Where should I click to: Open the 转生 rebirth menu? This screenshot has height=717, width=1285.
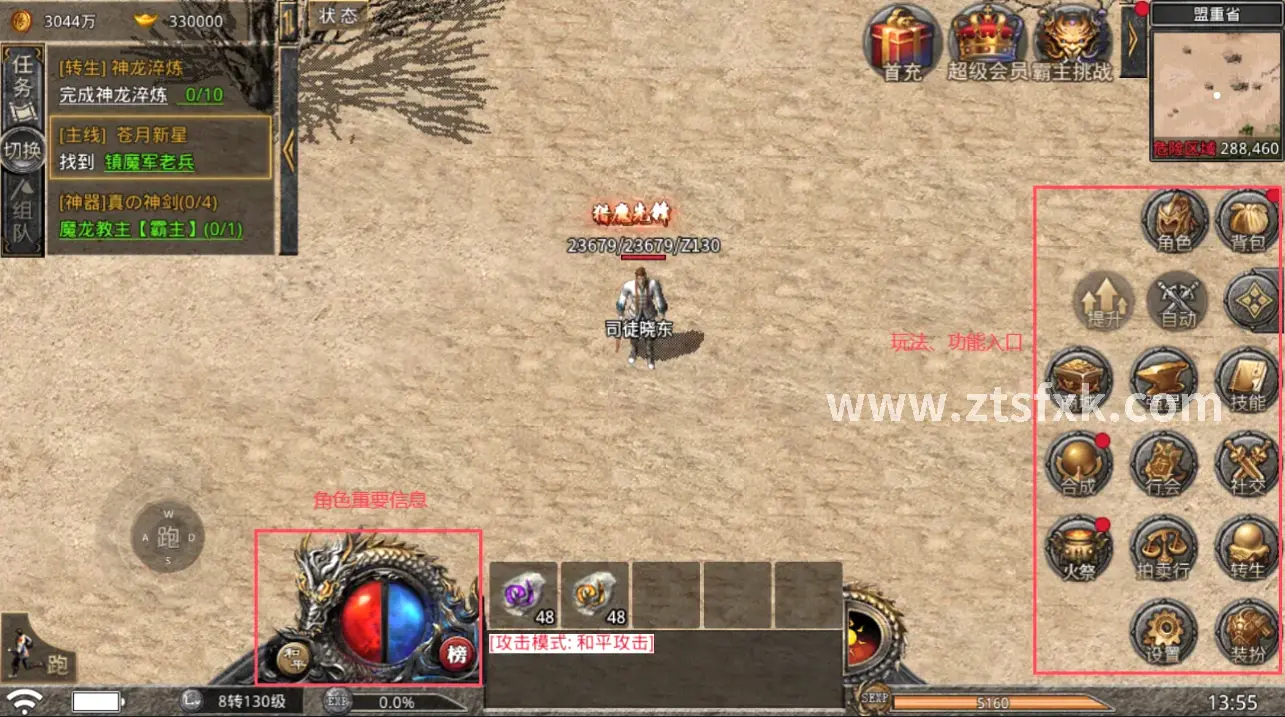click(1247, 548)
